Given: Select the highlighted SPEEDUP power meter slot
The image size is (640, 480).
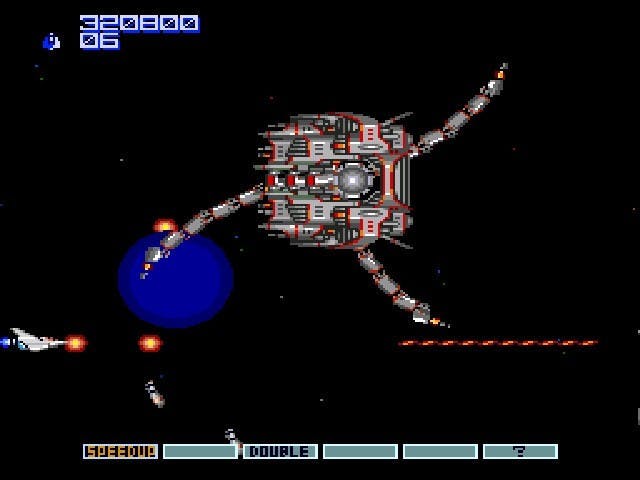Looking at the screenshot, I should (120, 452).
